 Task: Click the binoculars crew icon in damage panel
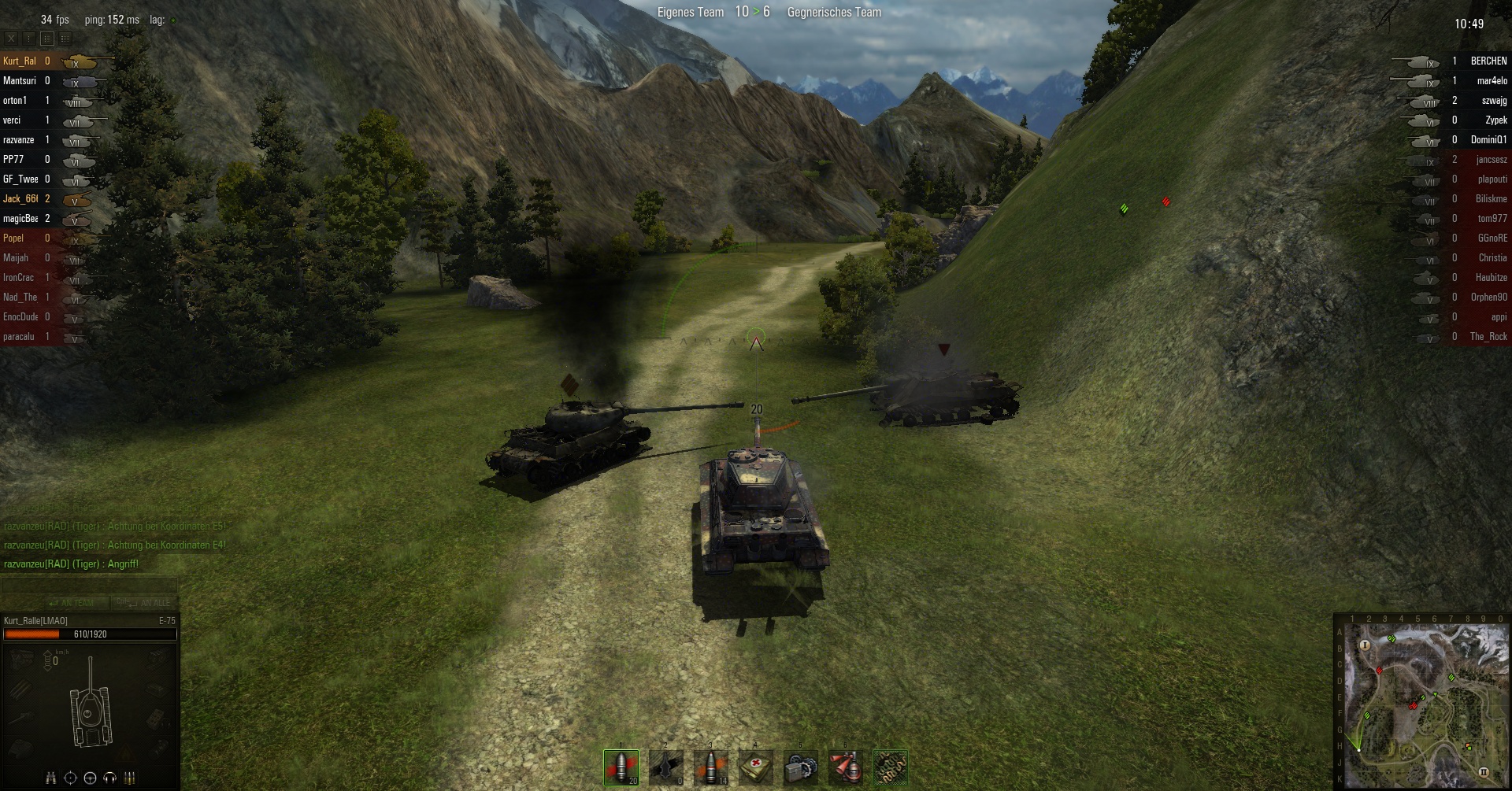click(50, 778)
